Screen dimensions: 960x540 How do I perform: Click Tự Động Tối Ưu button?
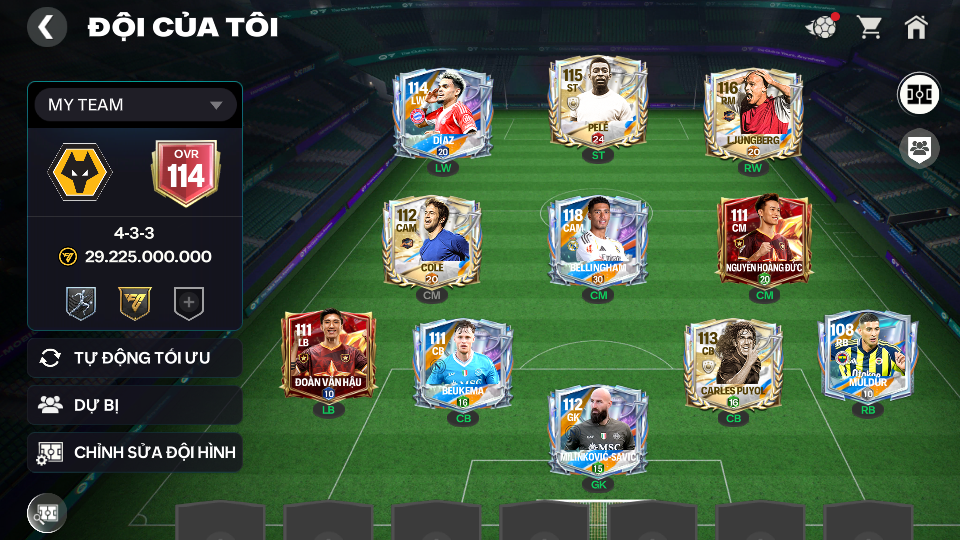135,358
